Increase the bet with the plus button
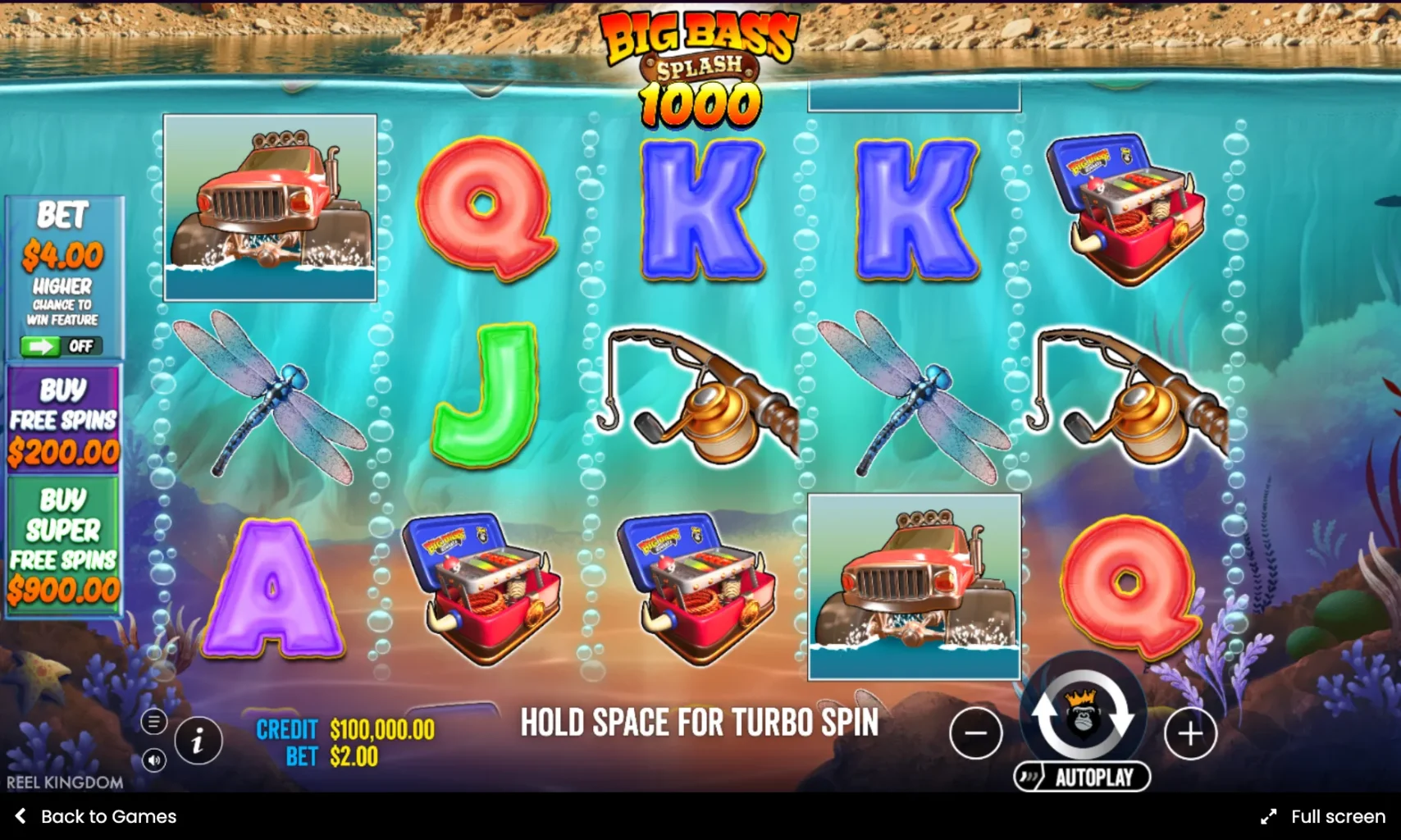 1189,733
